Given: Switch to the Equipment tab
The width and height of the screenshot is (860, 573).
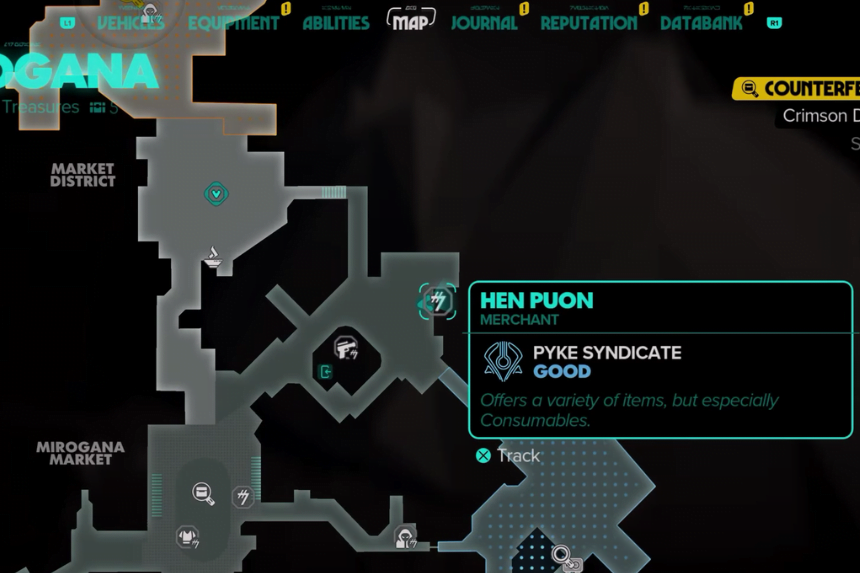Looking at the screenshot, I should click(233, 23).
